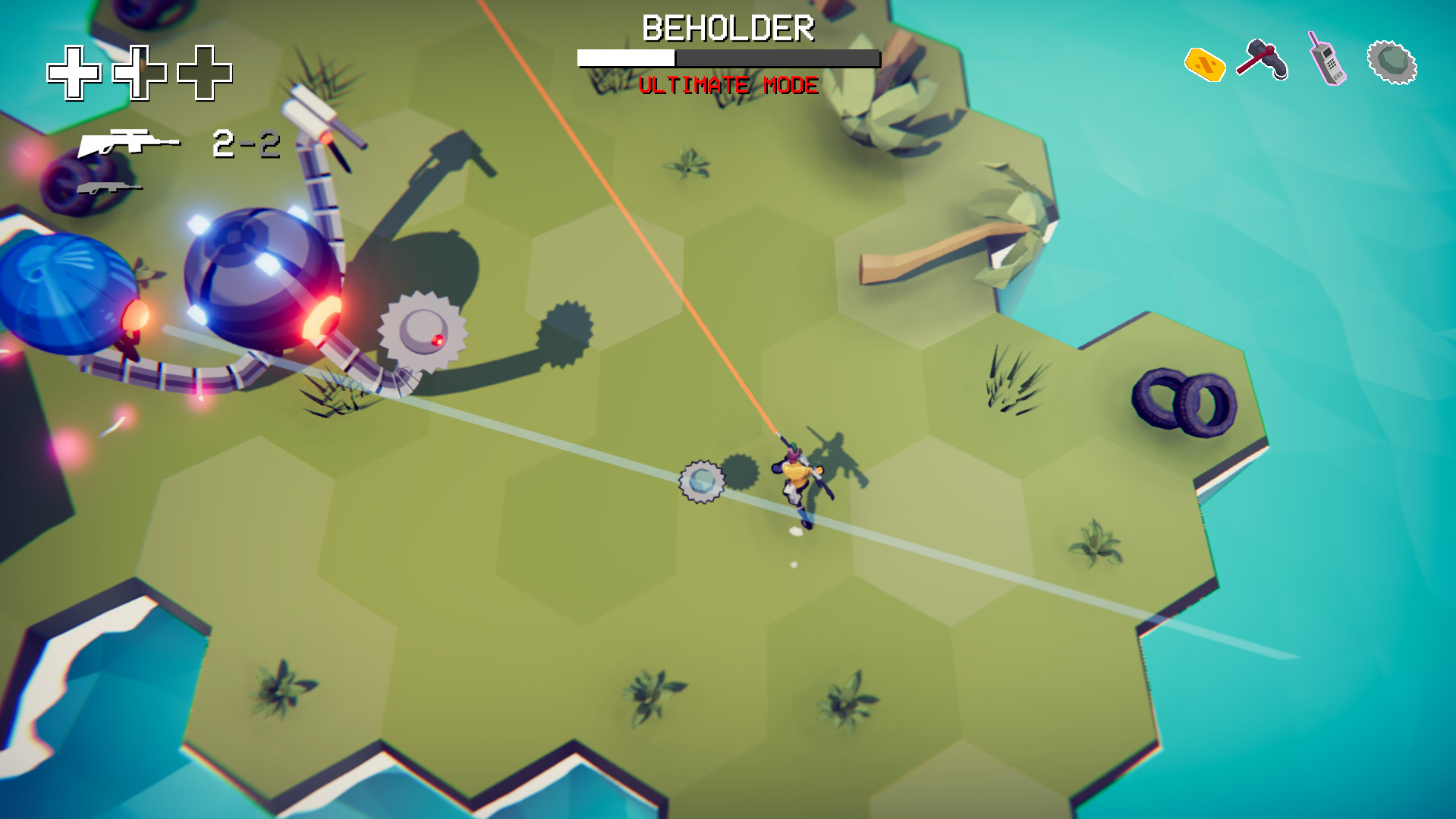This screenshot has height=819, width=1456.
Task: Click the yellow soap bar item icon
Action: pos(1204,64)
